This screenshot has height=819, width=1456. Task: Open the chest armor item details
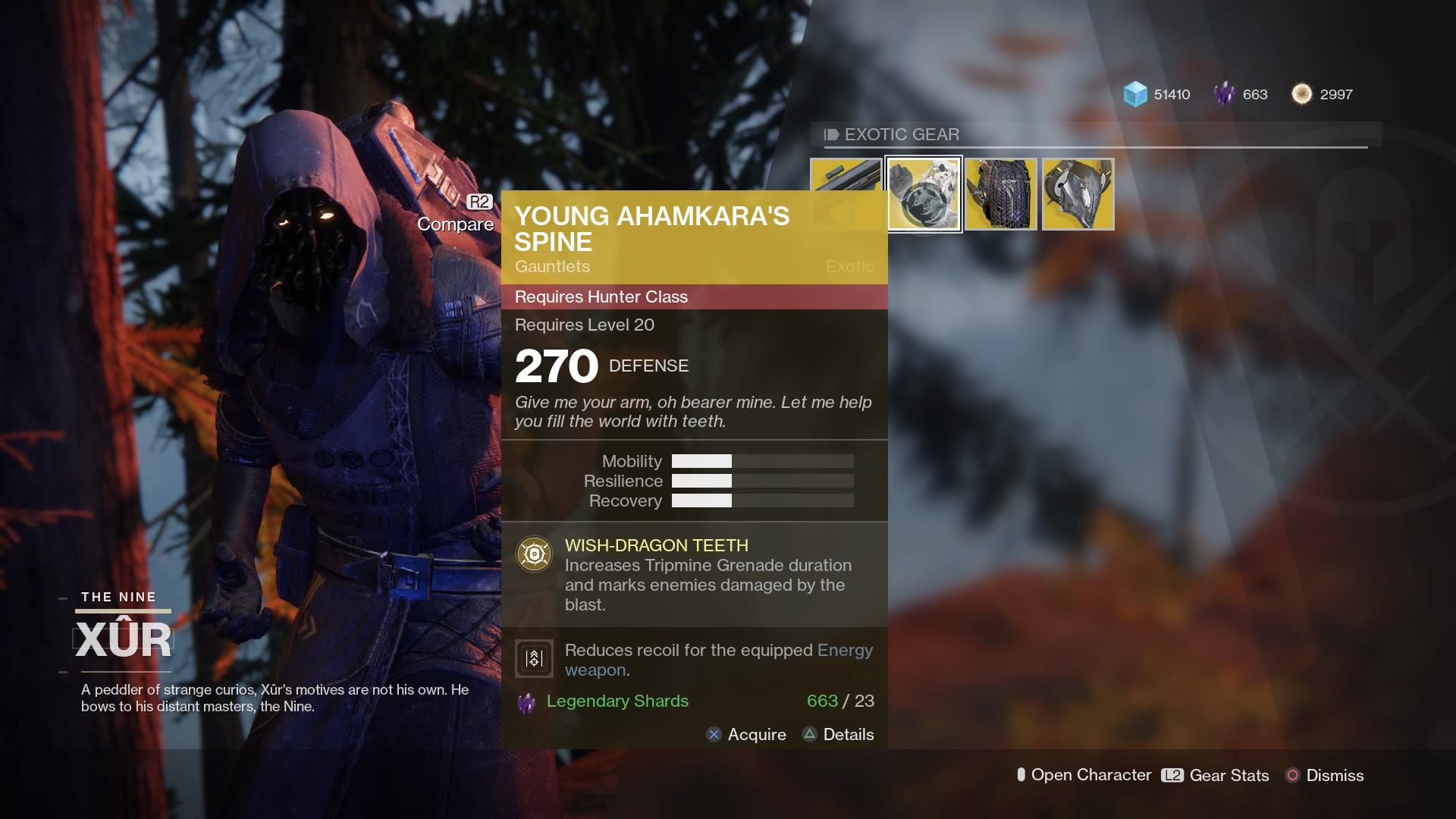[1000, 193]
